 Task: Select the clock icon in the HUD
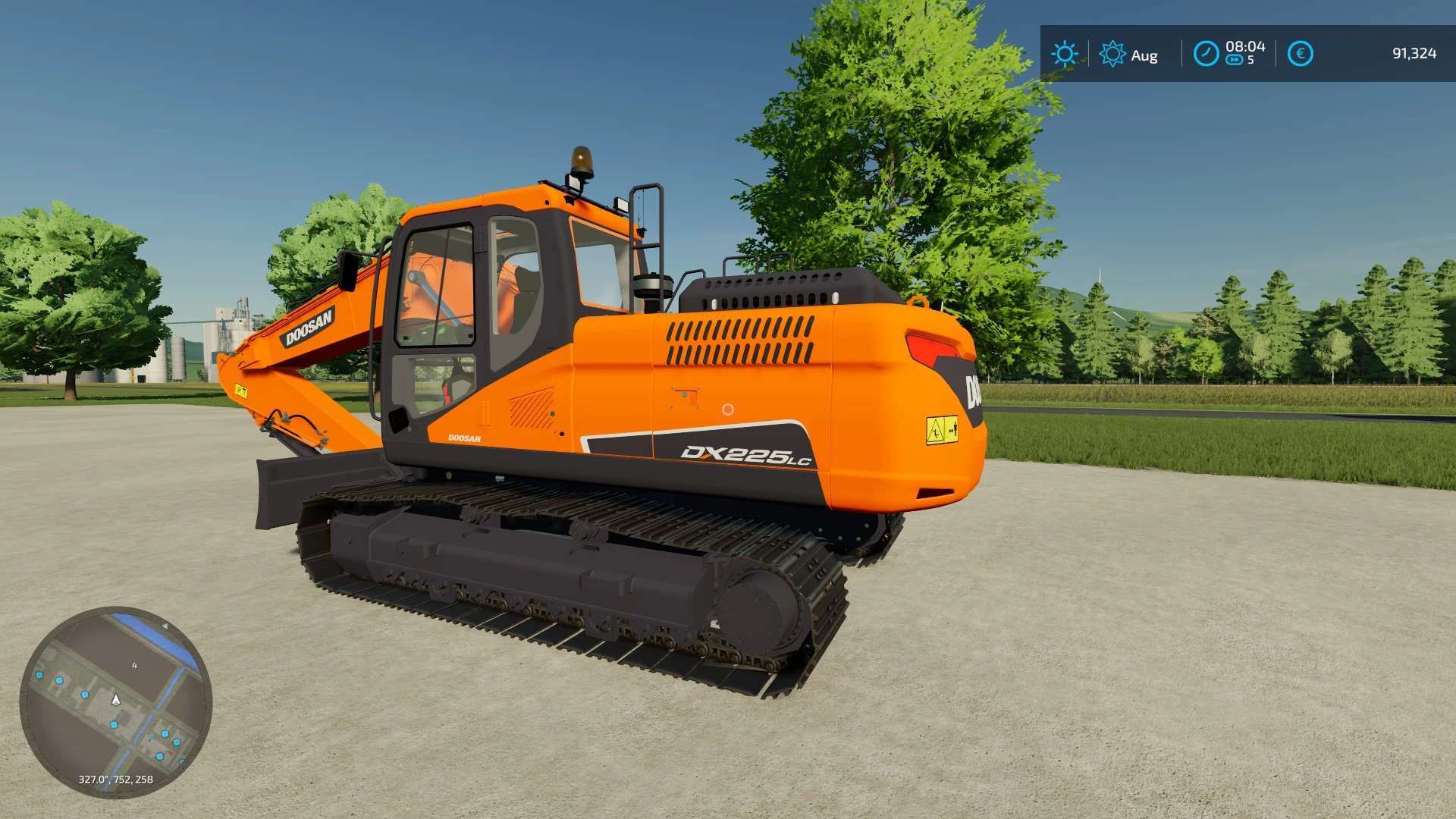[x=1206, y=54]
